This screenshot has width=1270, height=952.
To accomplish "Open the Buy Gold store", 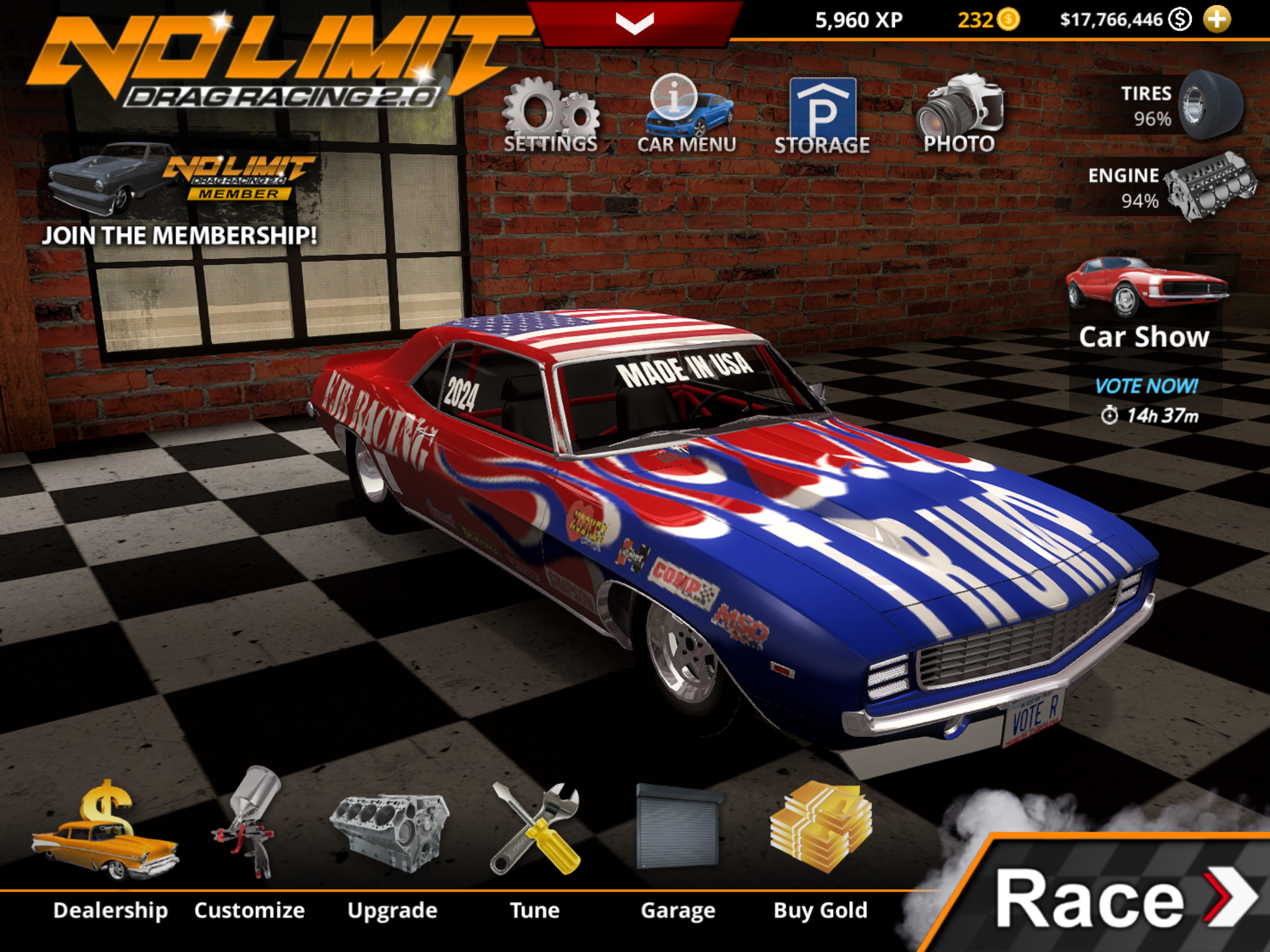I will click(821, 840).
